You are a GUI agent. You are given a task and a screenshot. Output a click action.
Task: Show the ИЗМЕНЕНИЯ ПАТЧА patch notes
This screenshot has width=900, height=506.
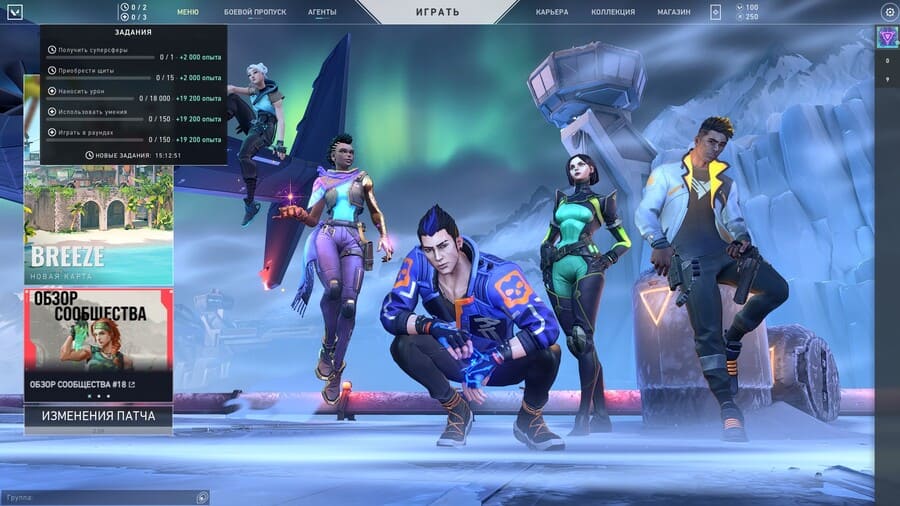98,416
